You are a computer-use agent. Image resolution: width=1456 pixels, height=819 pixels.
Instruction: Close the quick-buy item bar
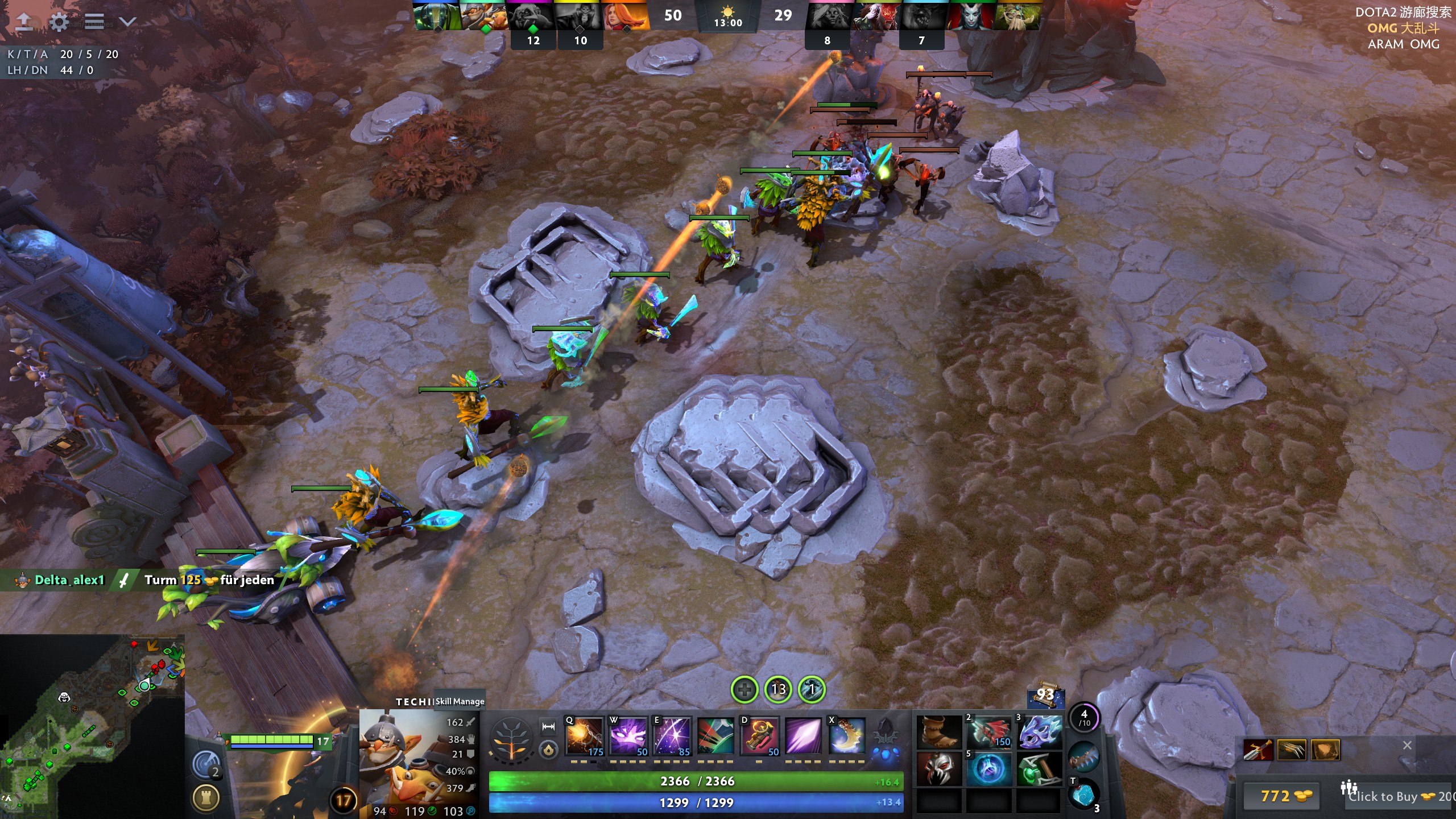pyautogui.click(x=1407, y=745)
